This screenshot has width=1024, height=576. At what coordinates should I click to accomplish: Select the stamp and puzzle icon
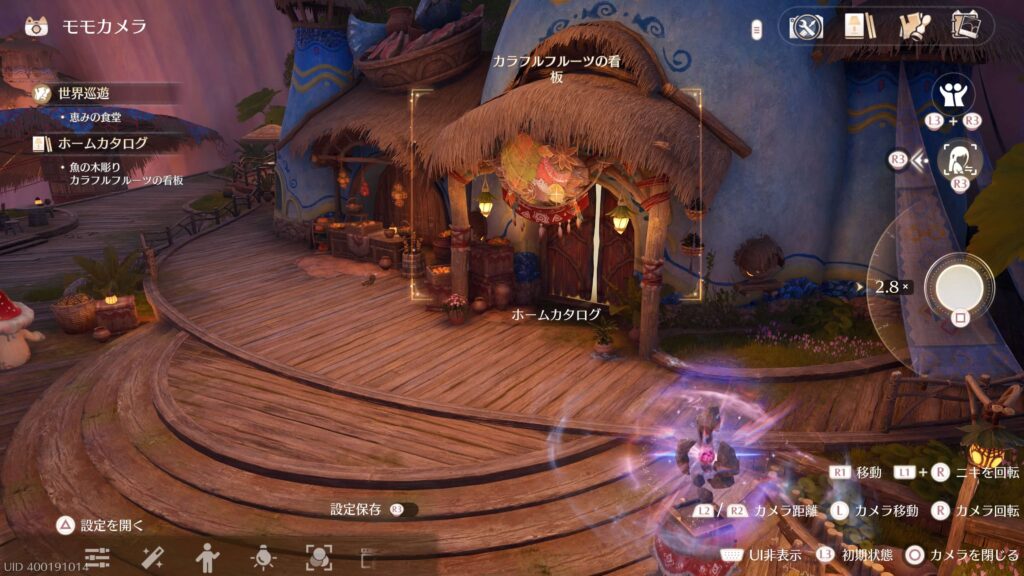911,27
